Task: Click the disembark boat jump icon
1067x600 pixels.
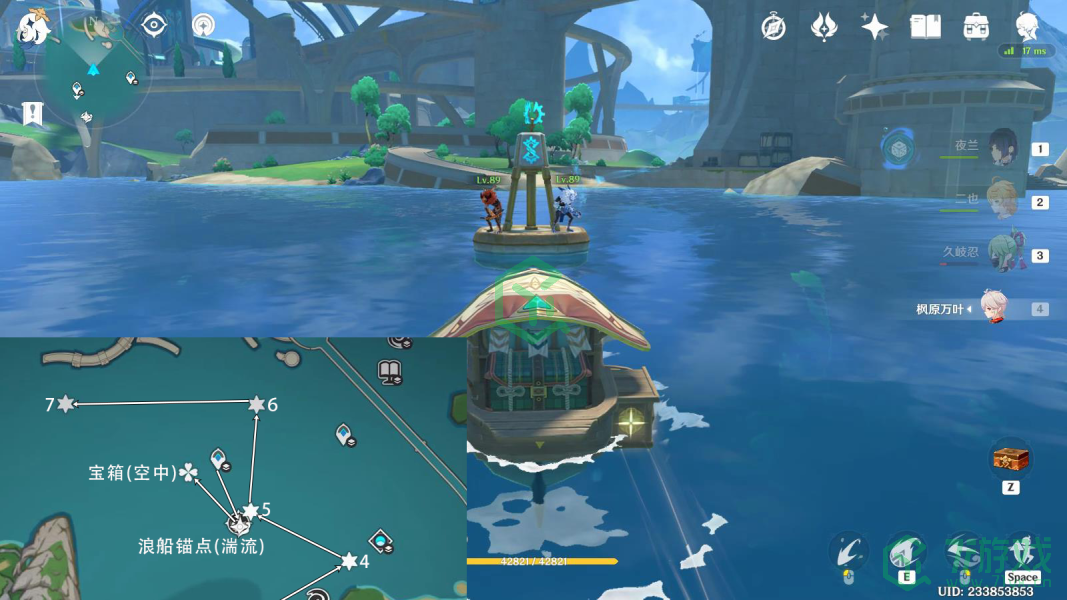Action: (1022, 551)
